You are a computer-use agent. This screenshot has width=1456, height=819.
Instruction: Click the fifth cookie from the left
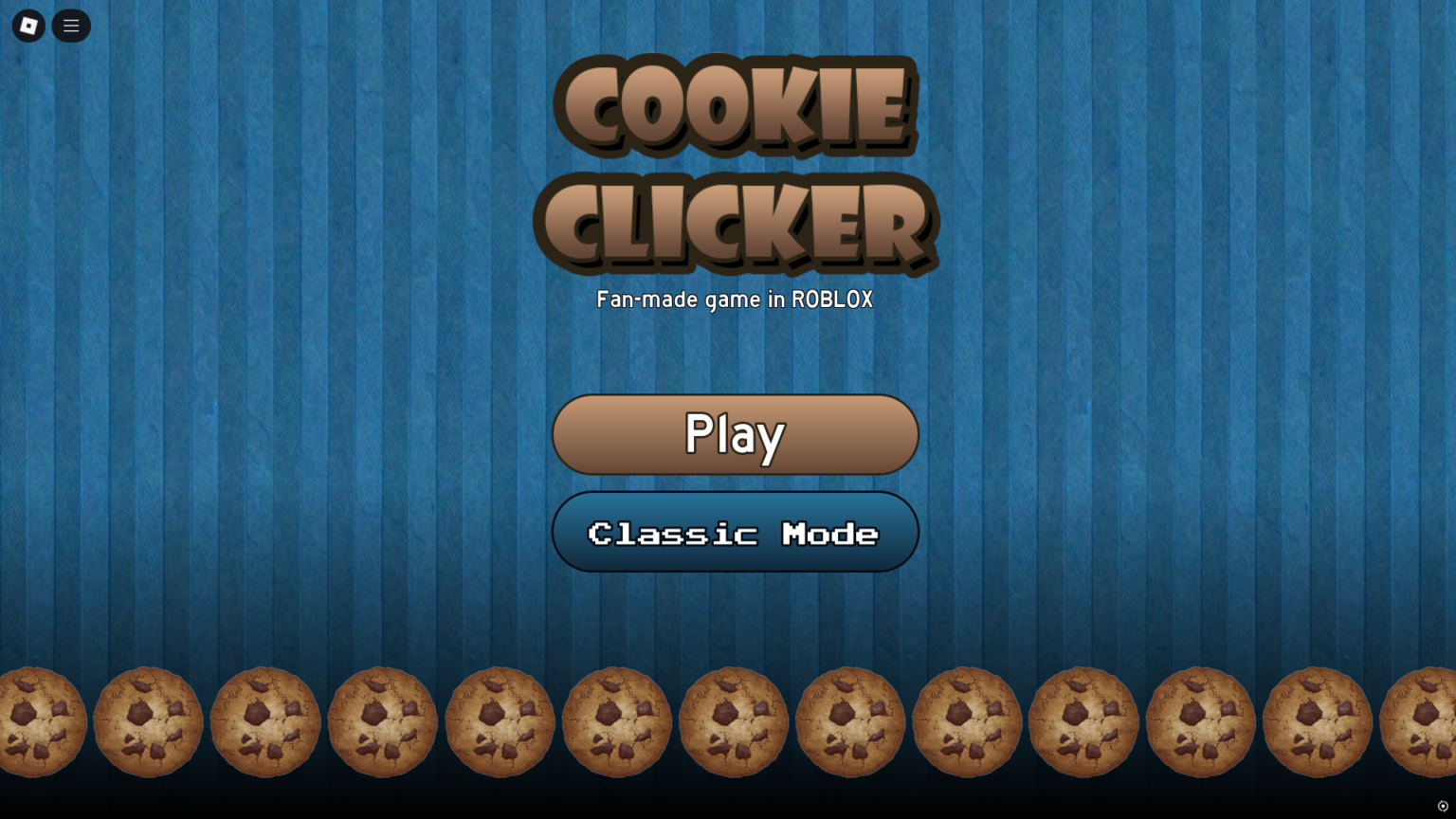tap(500, 722)
